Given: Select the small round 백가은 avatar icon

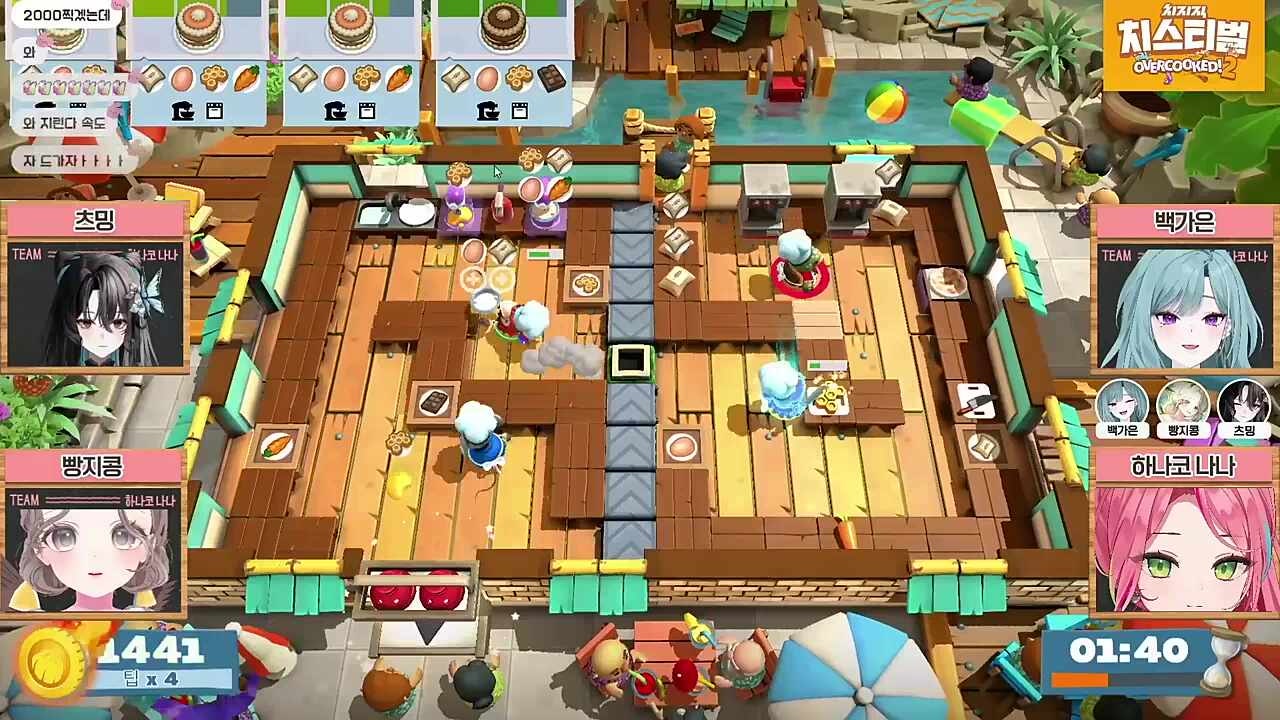Looking at the screenshot, I should coord(1122,403).
